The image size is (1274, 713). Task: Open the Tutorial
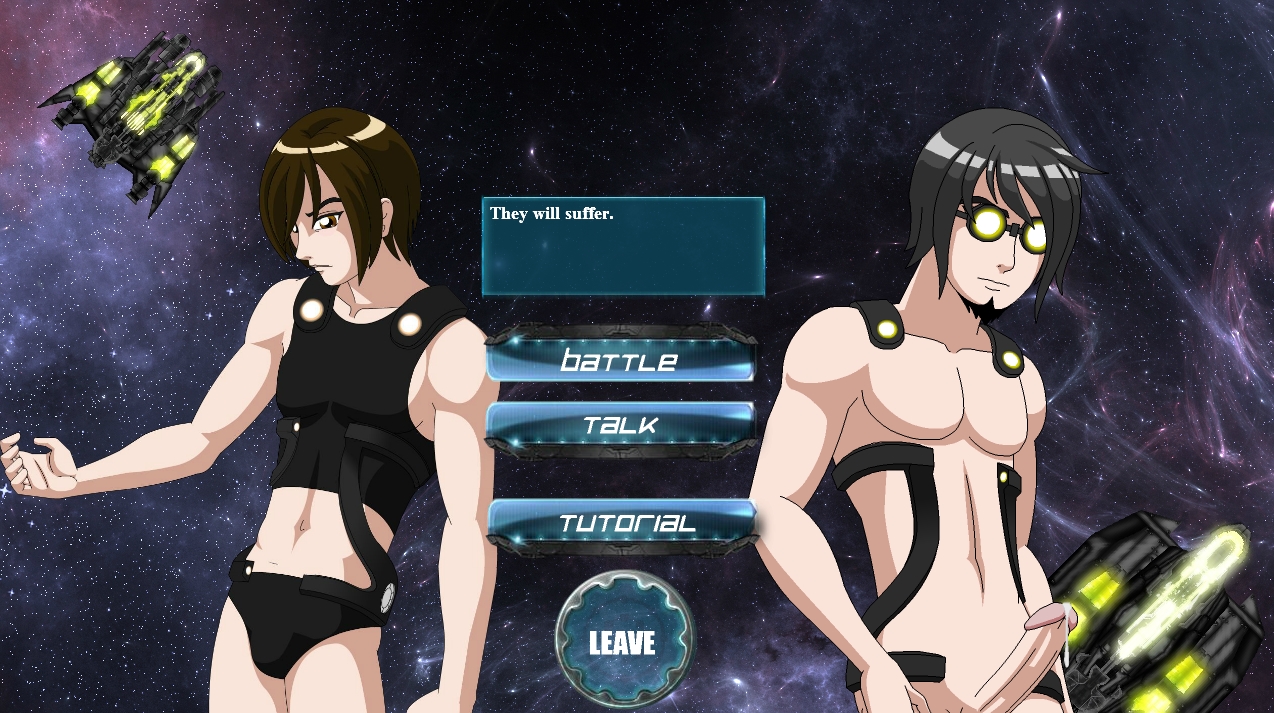pos(622,523)
